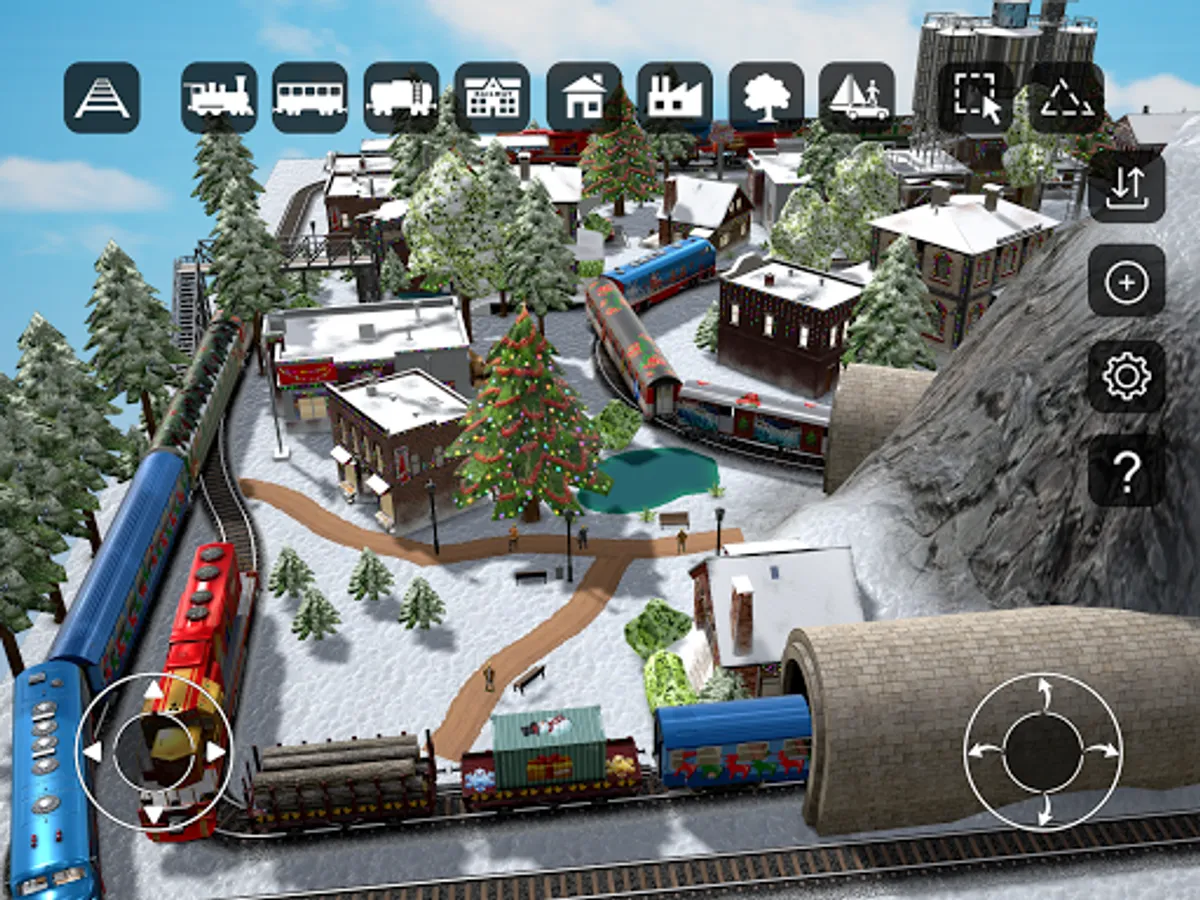1200x900 pixels.
Task: Tap the up arrow on the left joystick
Action: click(153, 689)
